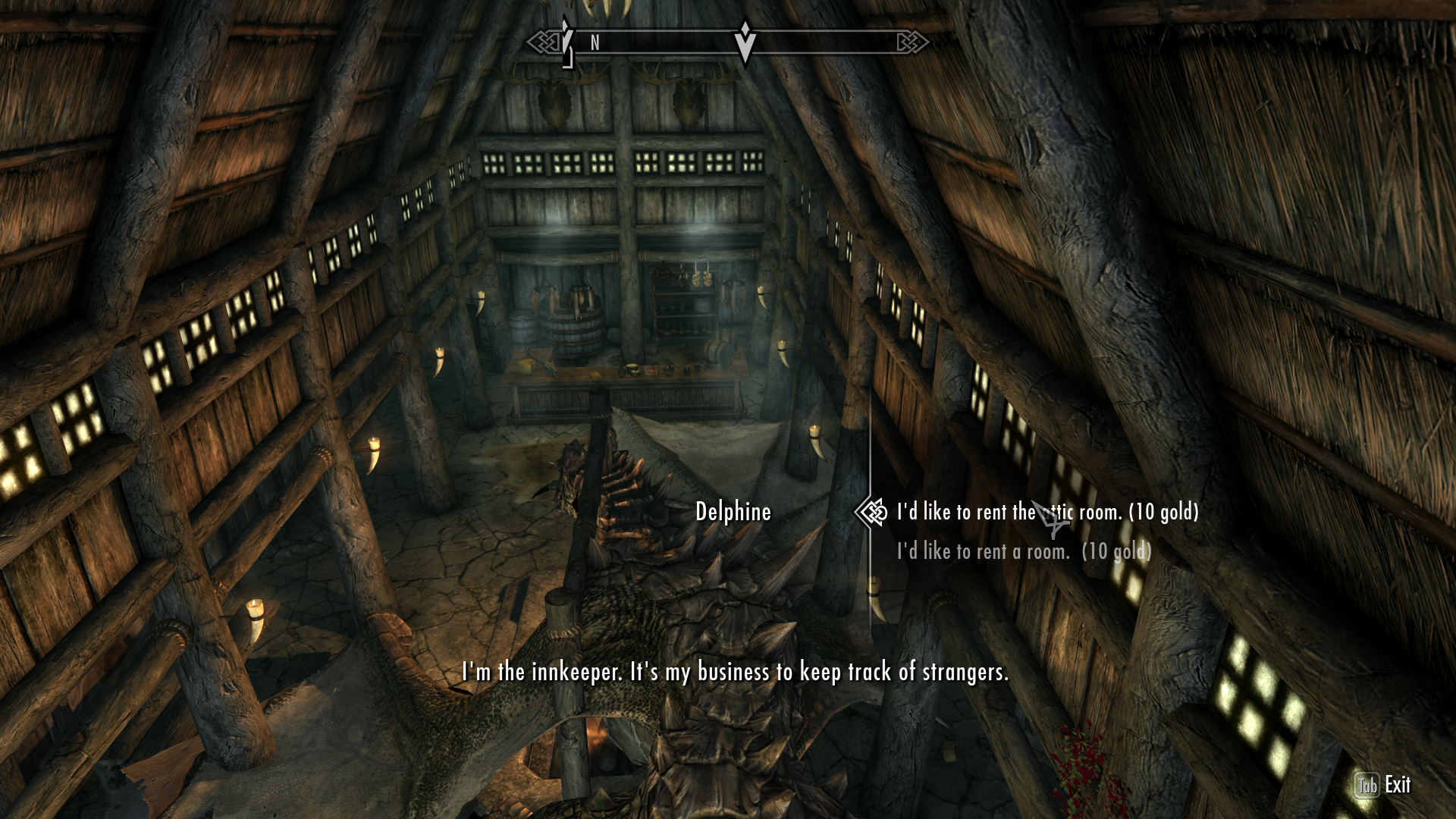Exit the conversation with Delphine

click(x=1383, y=785)
